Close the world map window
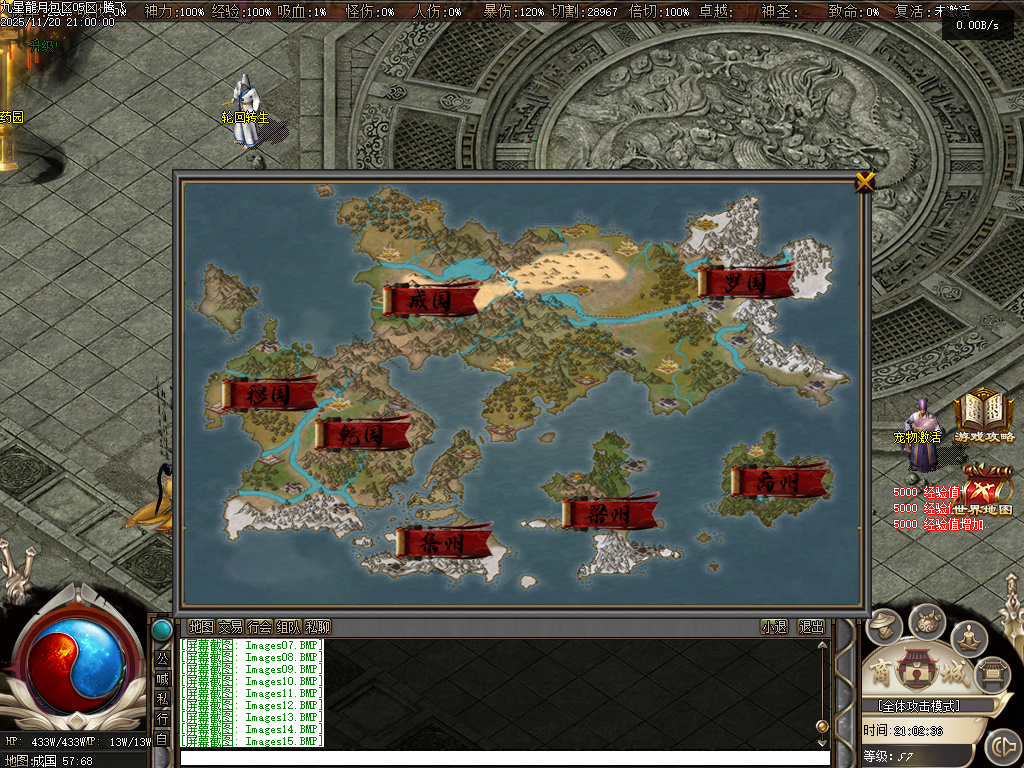Viewport: 1024px width, 768px height. (x=865, y=181)
